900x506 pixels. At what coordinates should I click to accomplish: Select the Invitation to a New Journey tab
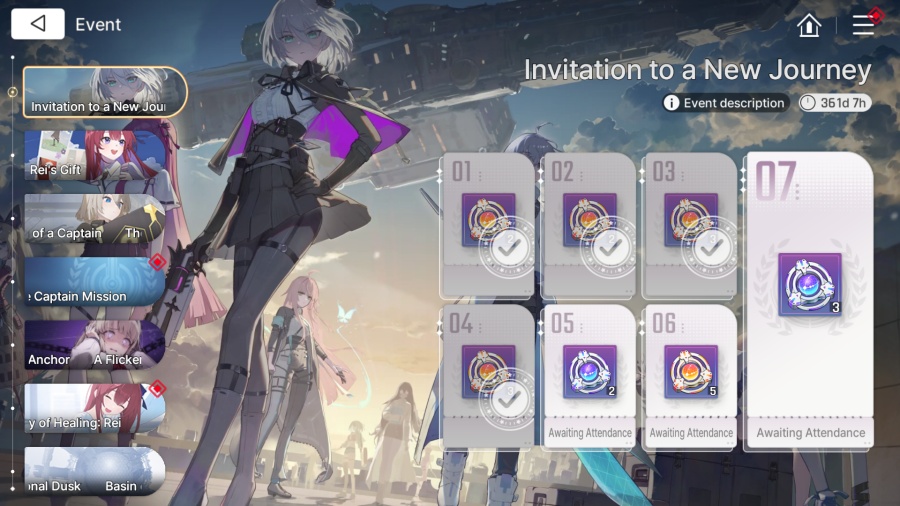pyautogui.click(x=105, y=92)
